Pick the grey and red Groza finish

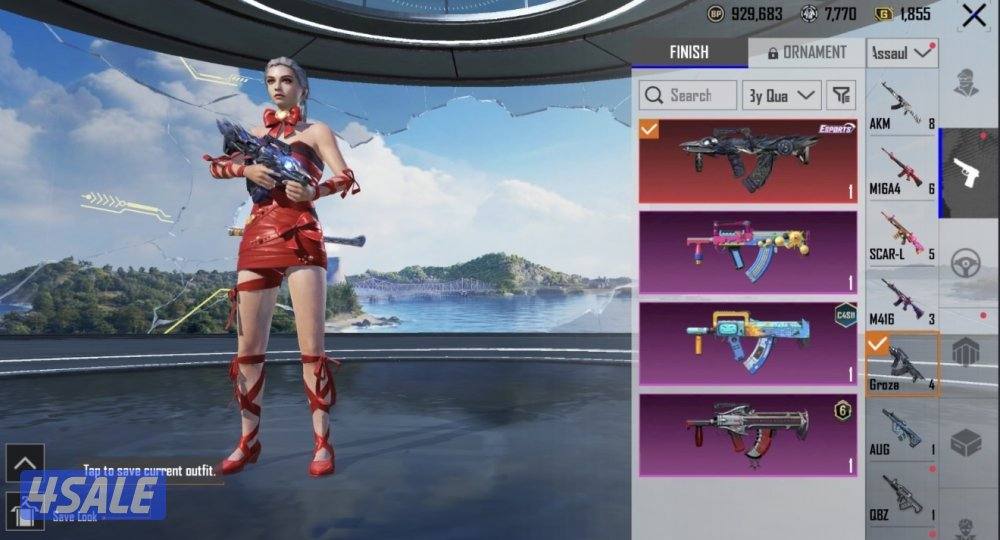(x=748, y=434)
